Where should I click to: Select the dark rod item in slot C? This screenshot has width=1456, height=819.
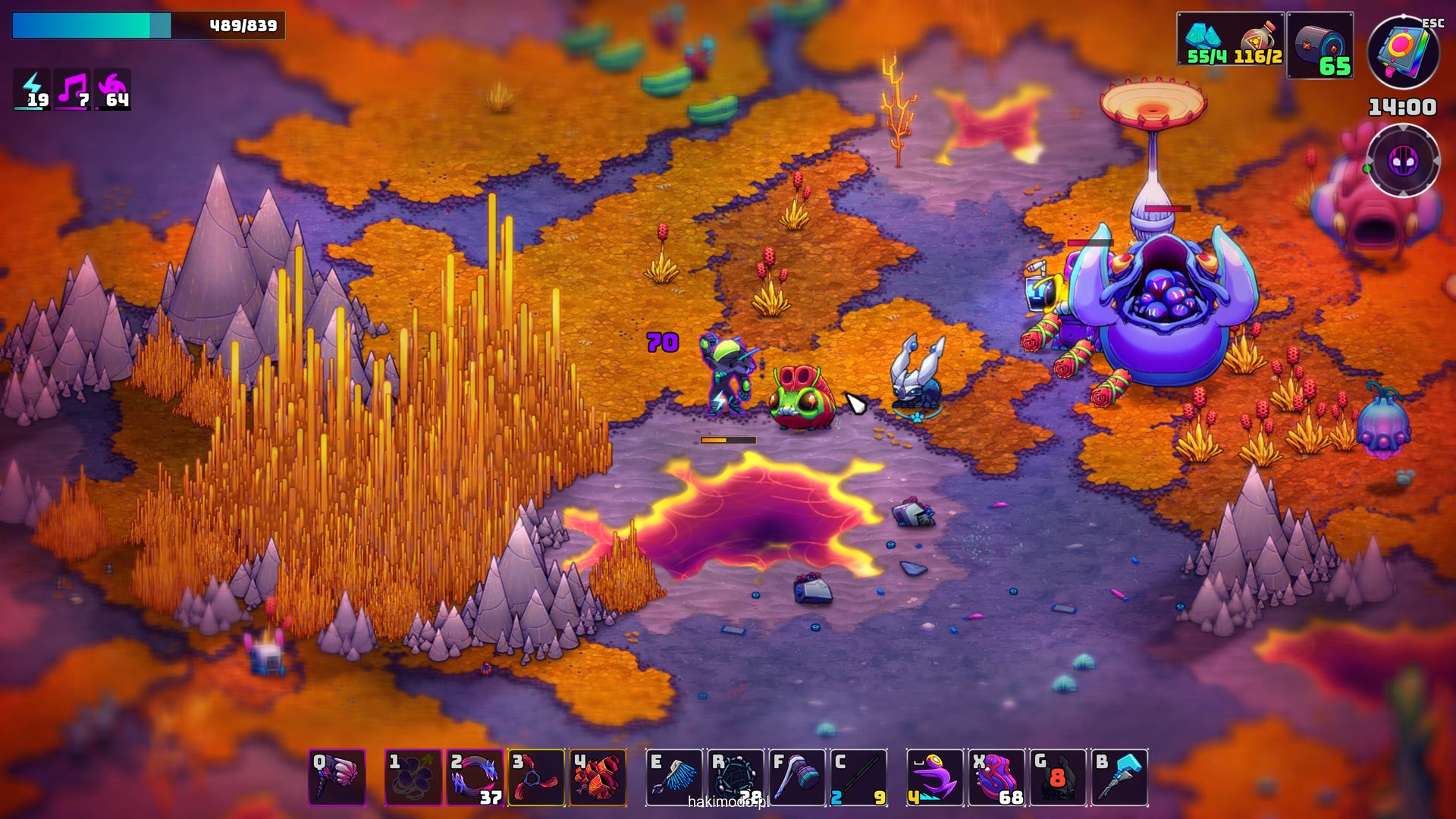[858, 777]
